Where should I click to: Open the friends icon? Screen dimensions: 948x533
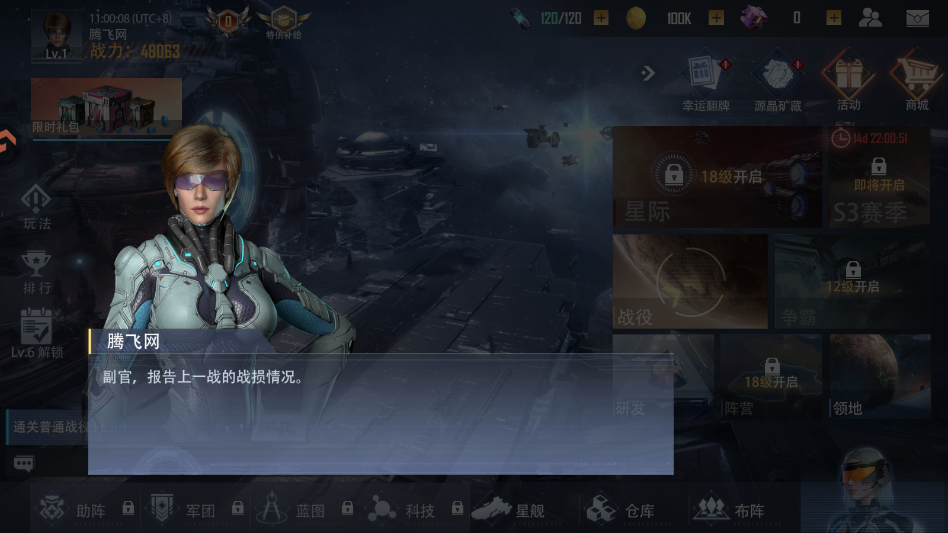point(870,18)
